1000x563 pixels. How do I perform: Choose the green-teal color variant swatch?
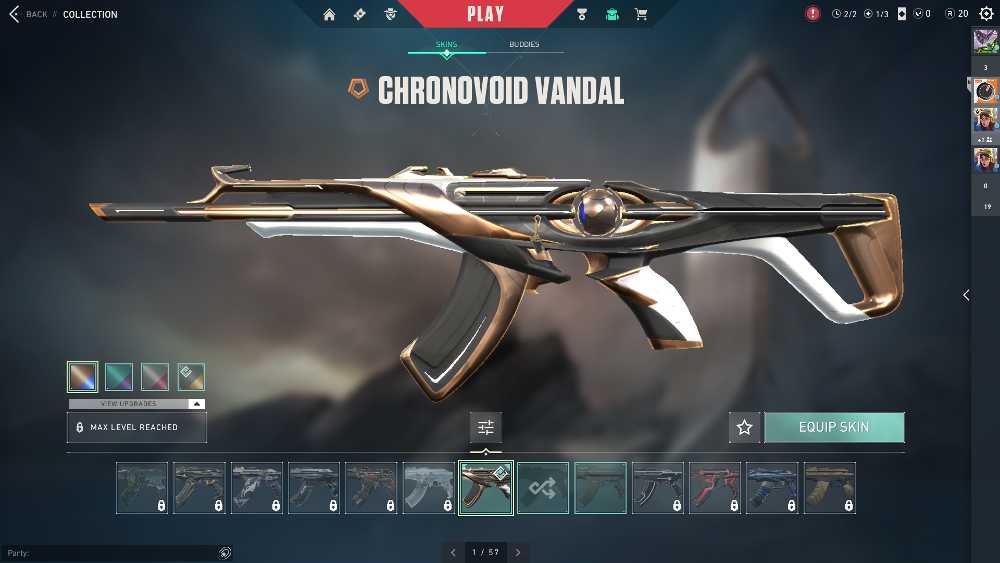119,376
